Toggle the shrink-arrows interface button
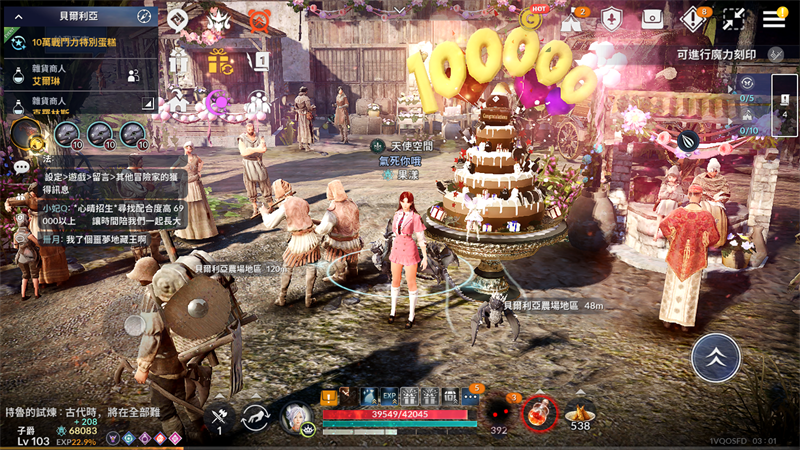 point(734,19)
